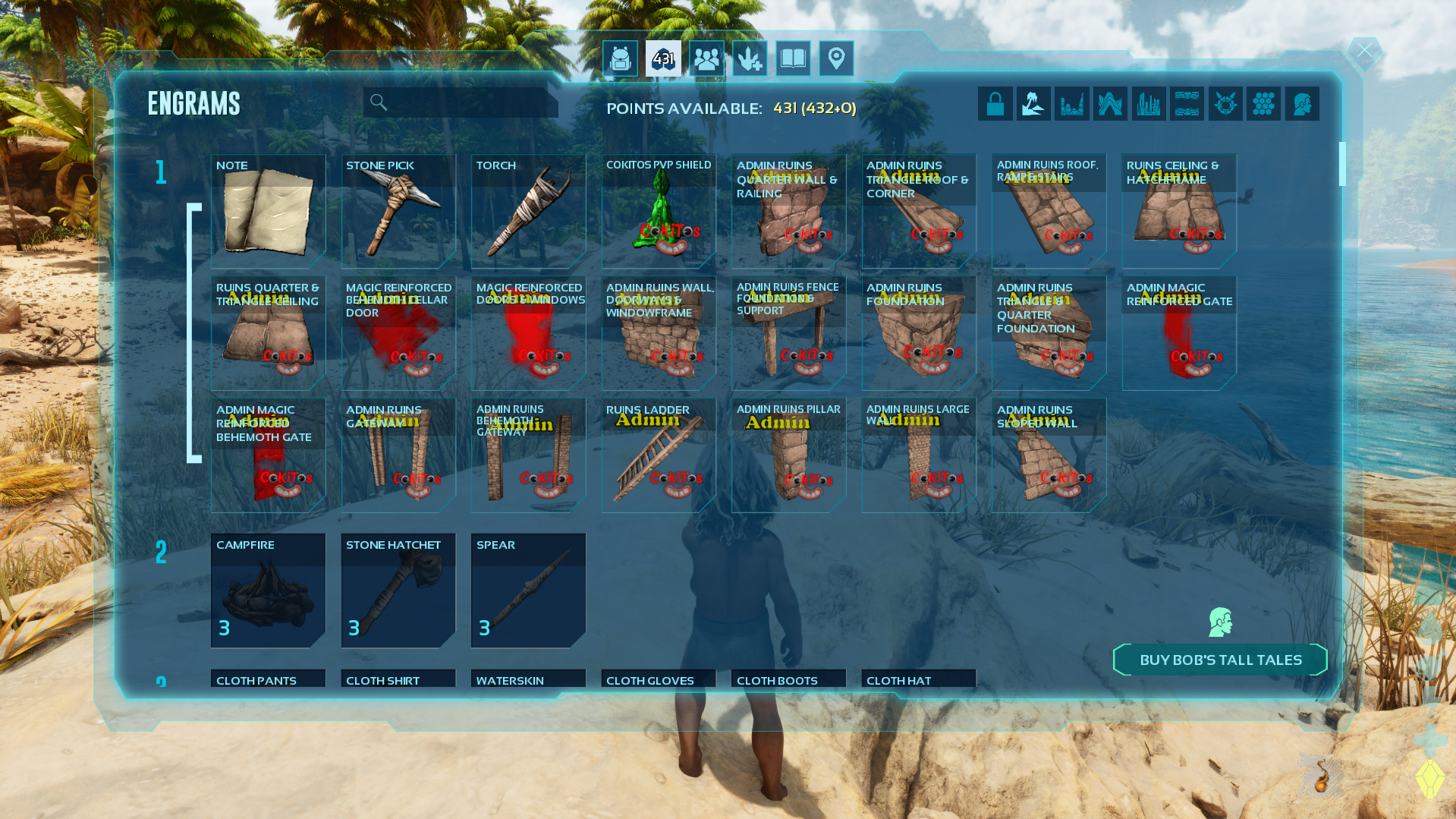The image size is (1456, 819).
Task: Select the Torch engram
Action: coord(528,212)
